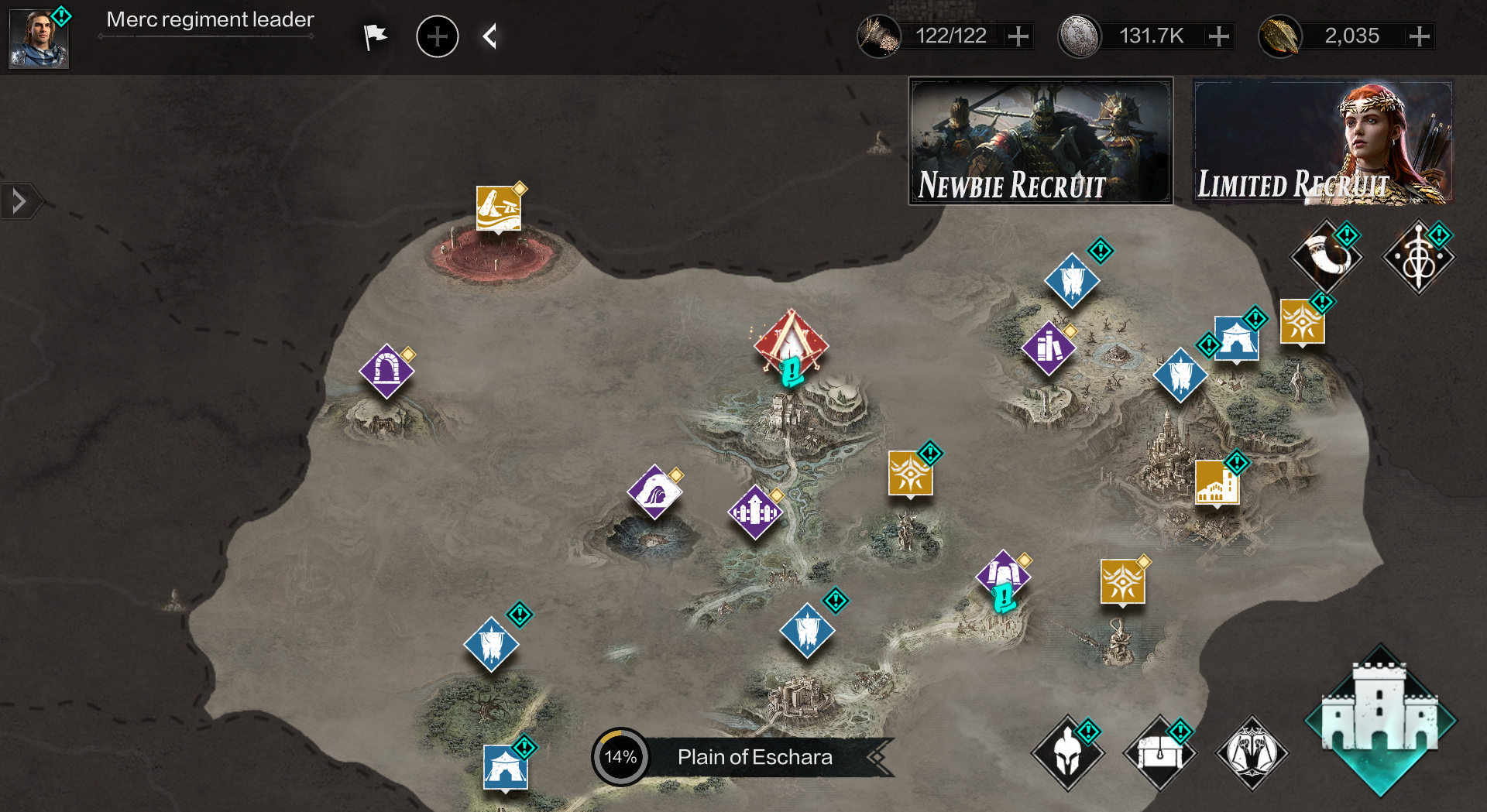Tap the circled plus button
Viewport: 1487px width, 812px height.
click(438, 36)
